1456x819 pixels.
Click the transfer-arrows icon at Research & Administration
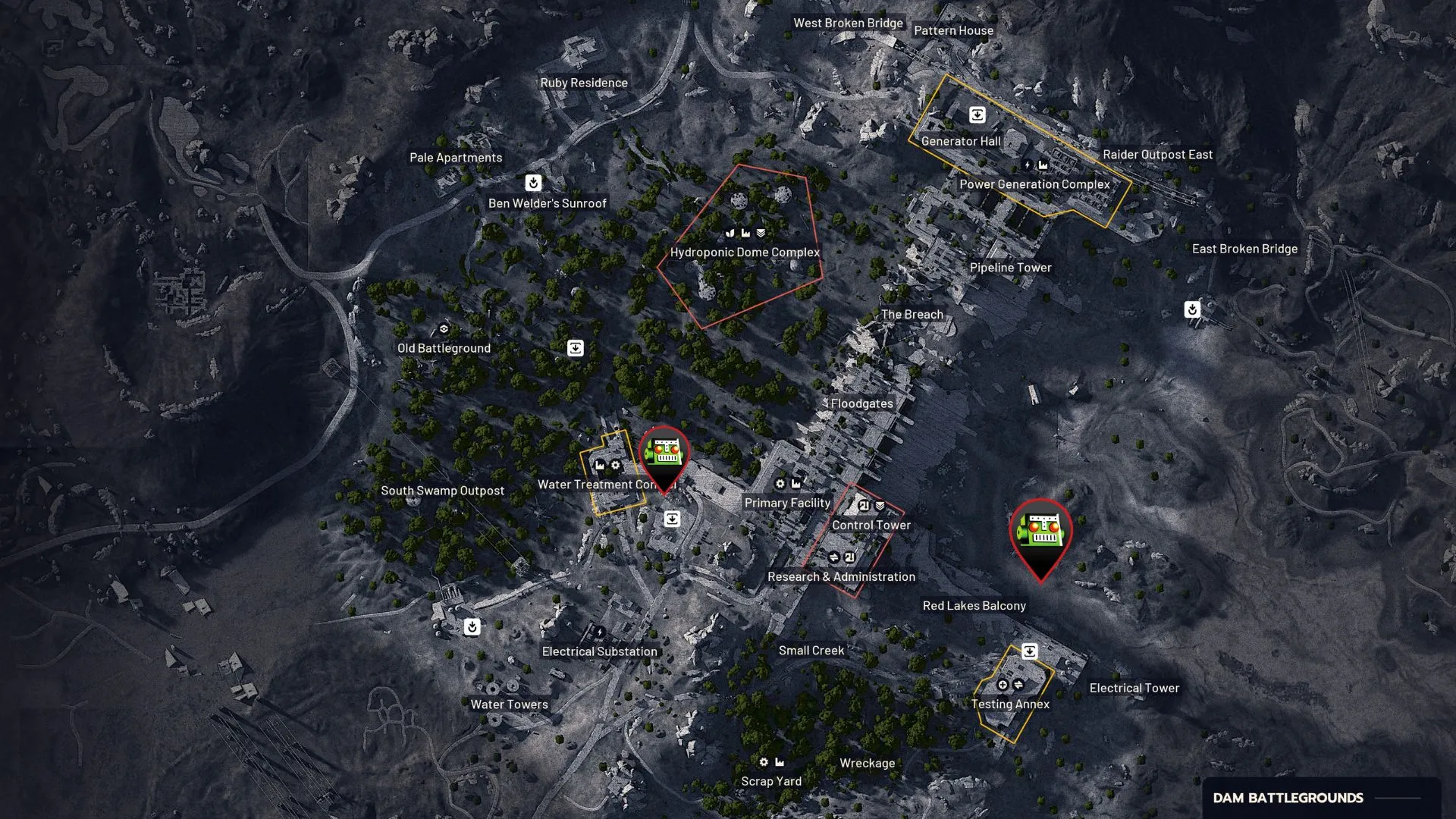coord(835,557)
